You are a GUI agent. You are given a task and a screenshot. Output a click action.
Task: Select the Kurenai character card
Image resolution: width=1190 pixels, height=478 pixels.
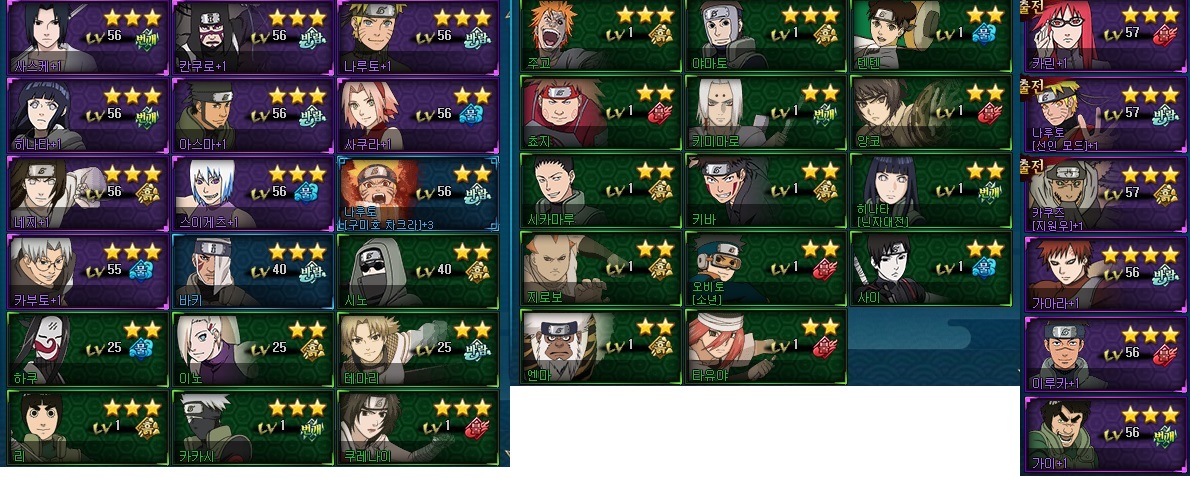416,427
